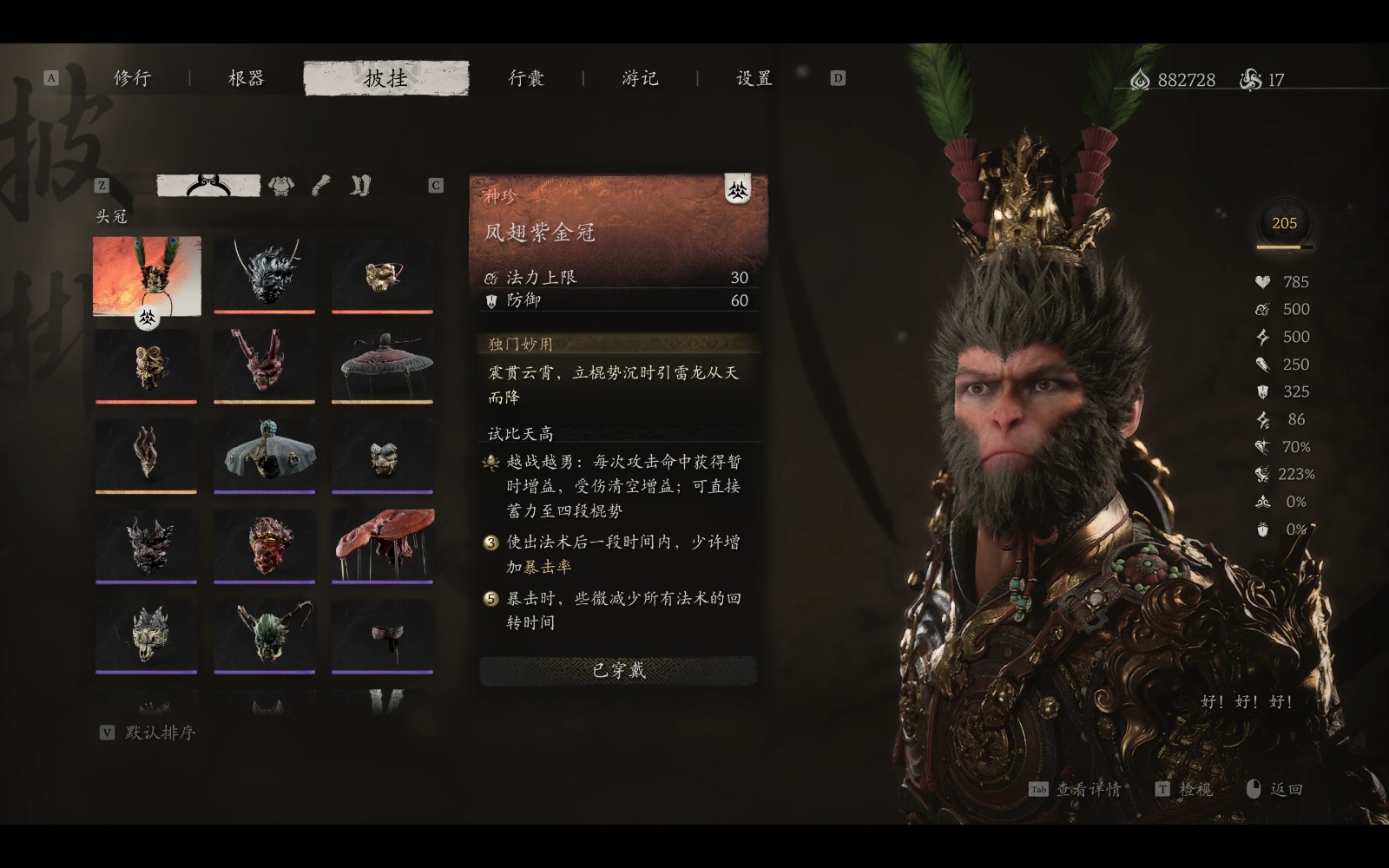Click the level progress bar under 205

tap(1283, 247)
